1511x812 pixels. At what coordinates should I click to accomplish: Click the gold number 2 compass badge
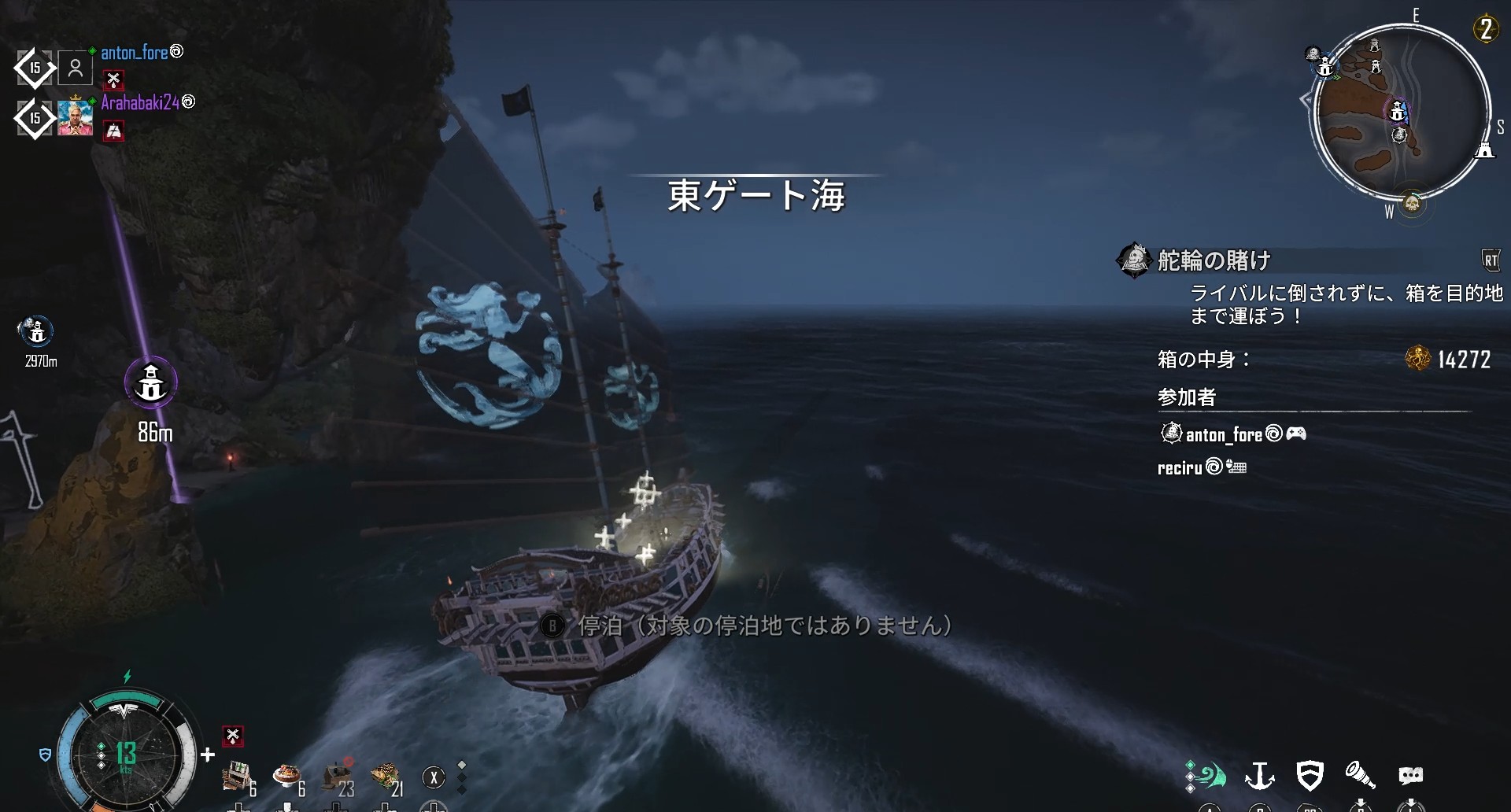(x=1486, y=30)
